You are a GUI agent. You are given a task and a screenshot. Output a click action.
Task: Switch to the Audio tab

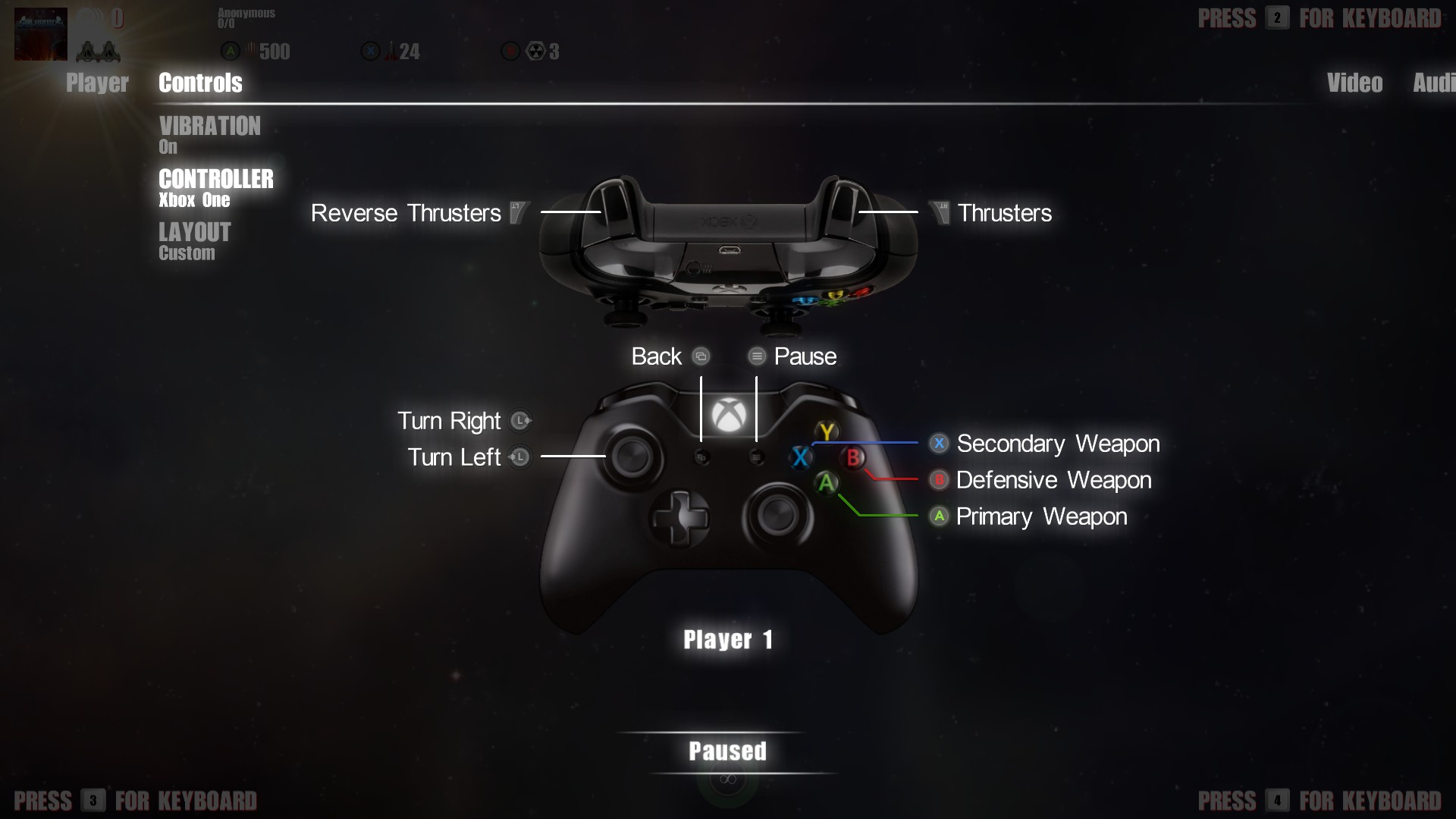click(x=1433, y=83)
